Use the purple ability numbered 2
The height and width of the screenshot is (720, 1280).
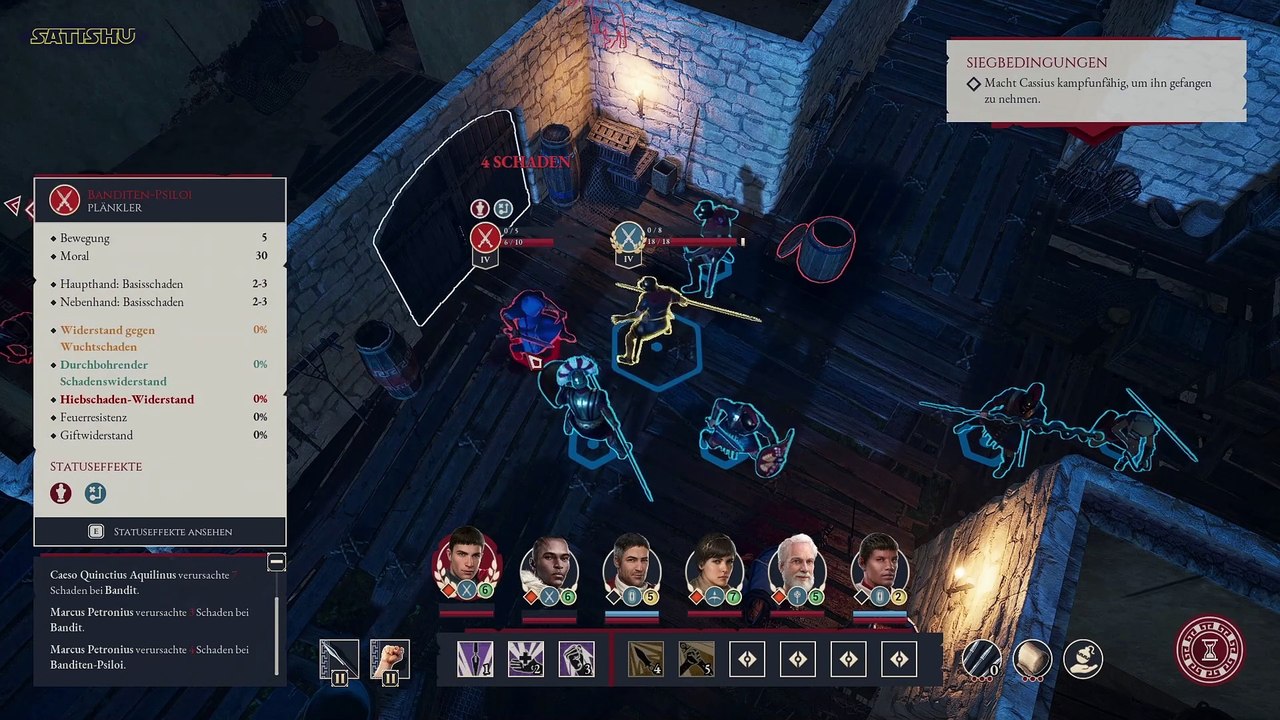coord(525,659)
